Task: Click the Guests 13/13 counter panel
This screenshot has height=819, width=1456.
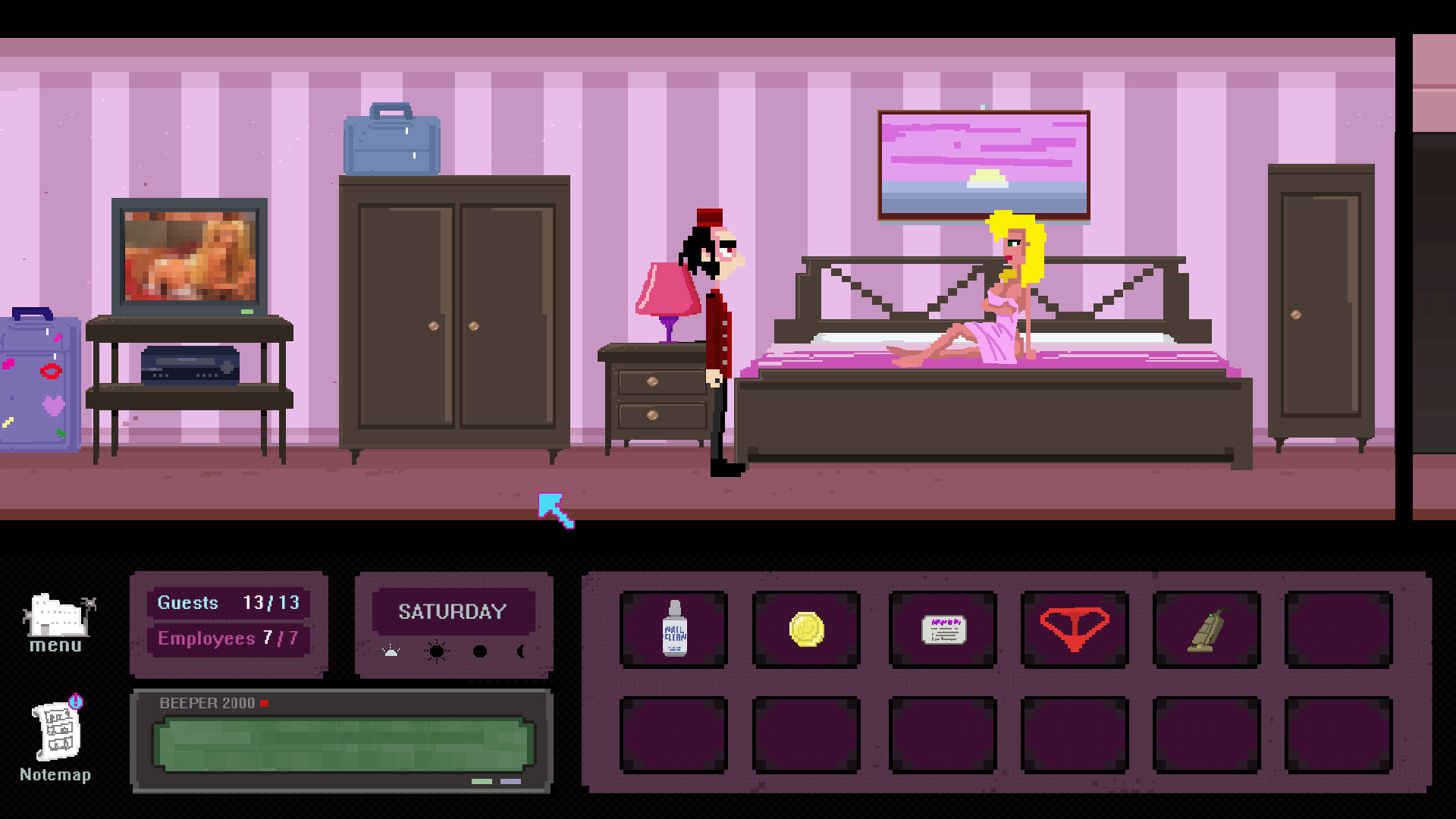Action: (227, 603)
